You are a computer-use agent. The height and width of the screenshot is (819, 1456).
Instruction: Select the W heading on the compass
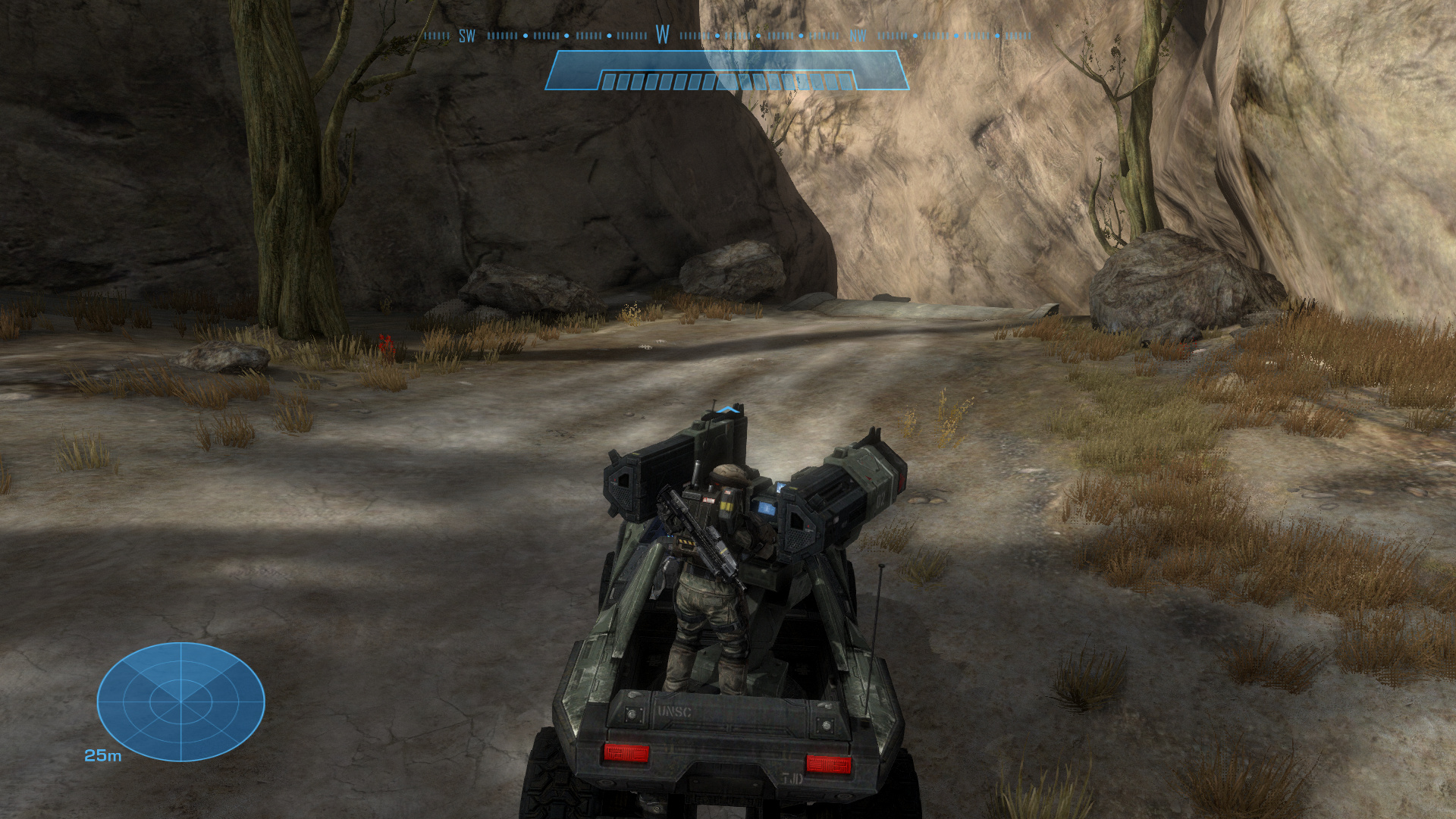click(663, 35)
